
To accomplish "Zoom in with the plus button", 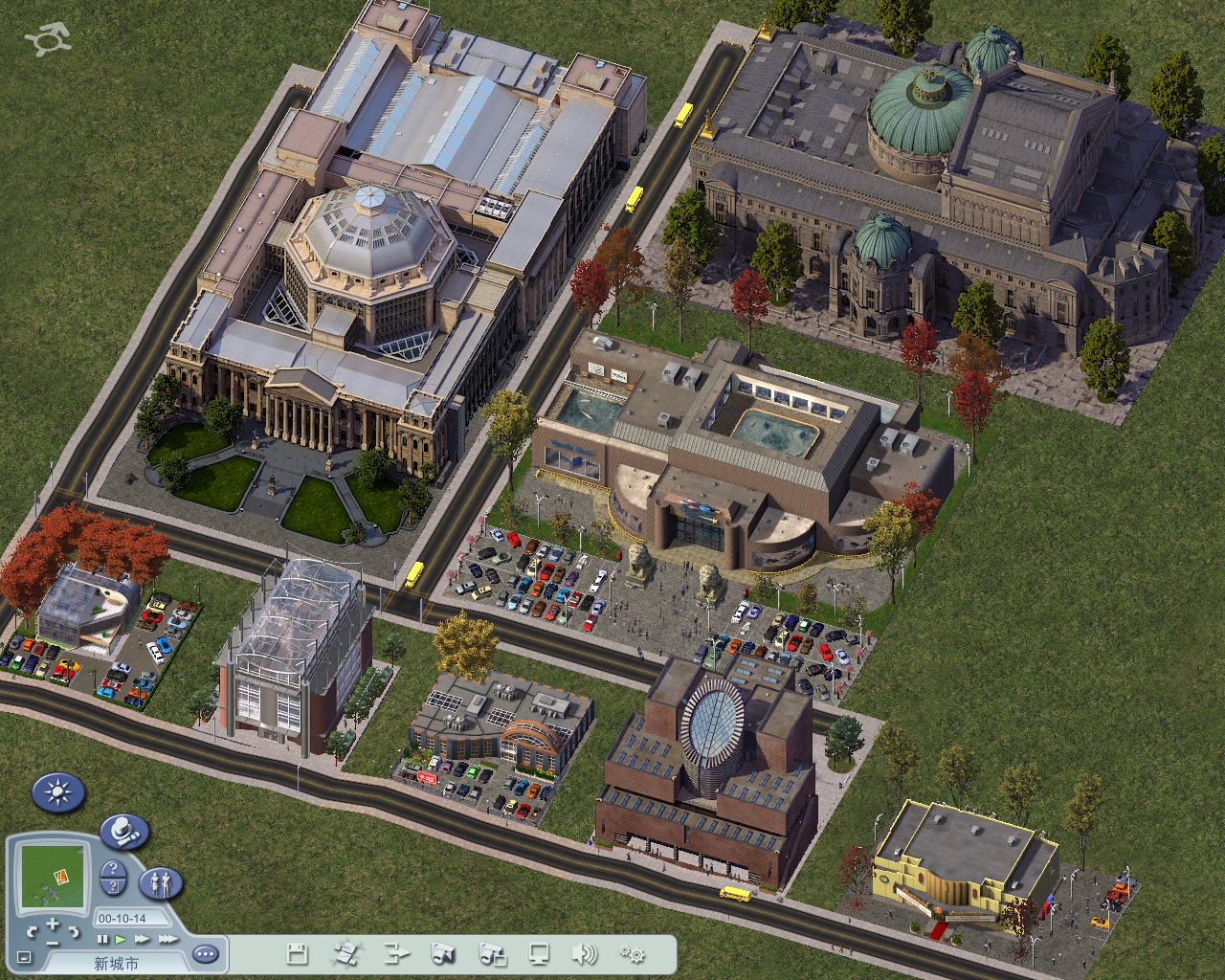I will pyautogui.click(x=53, y=923).
